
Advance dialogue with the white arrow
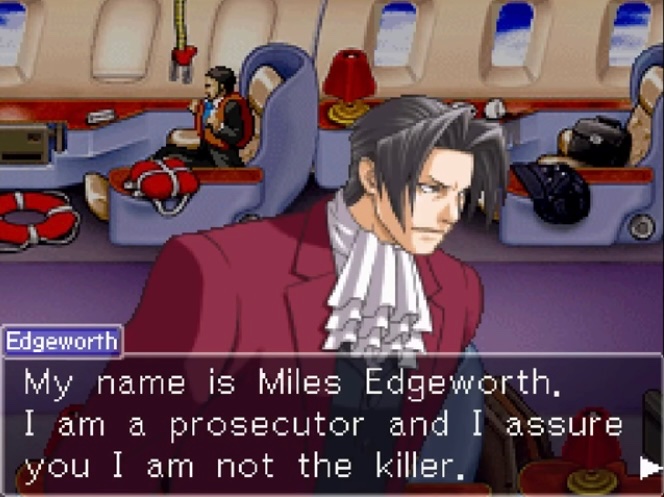click(648, 466)
